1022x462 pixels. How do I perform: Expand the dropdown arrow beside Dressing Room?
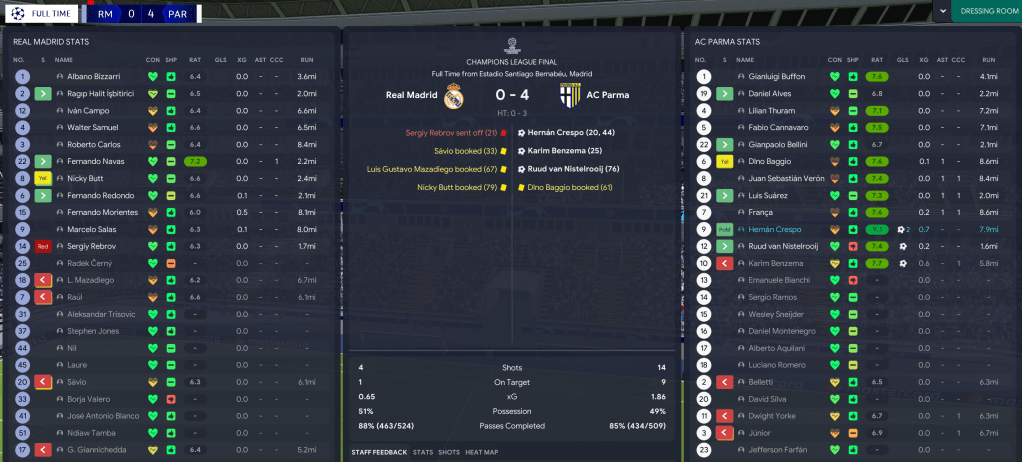(x=942, y=10)
